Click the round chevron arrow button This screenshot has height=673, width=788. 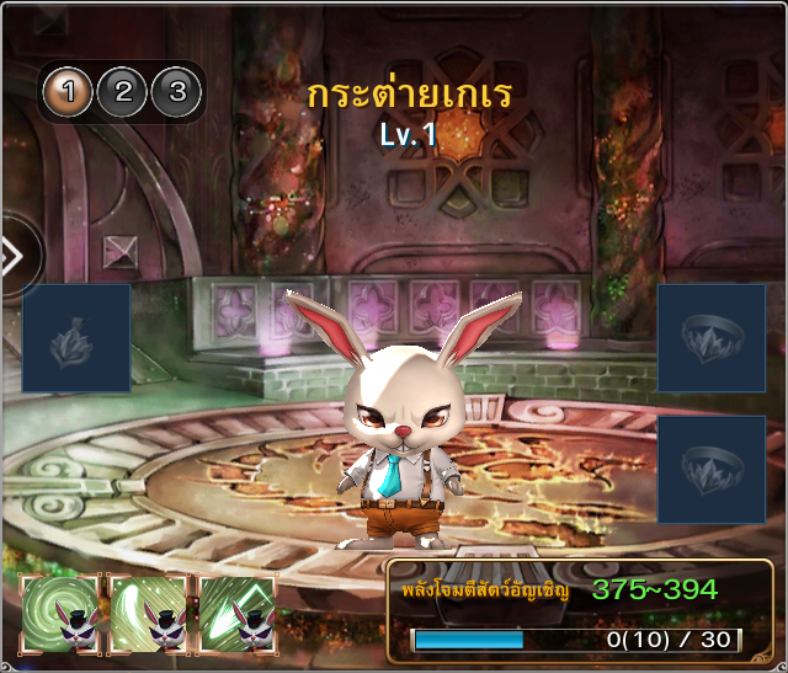14,257
